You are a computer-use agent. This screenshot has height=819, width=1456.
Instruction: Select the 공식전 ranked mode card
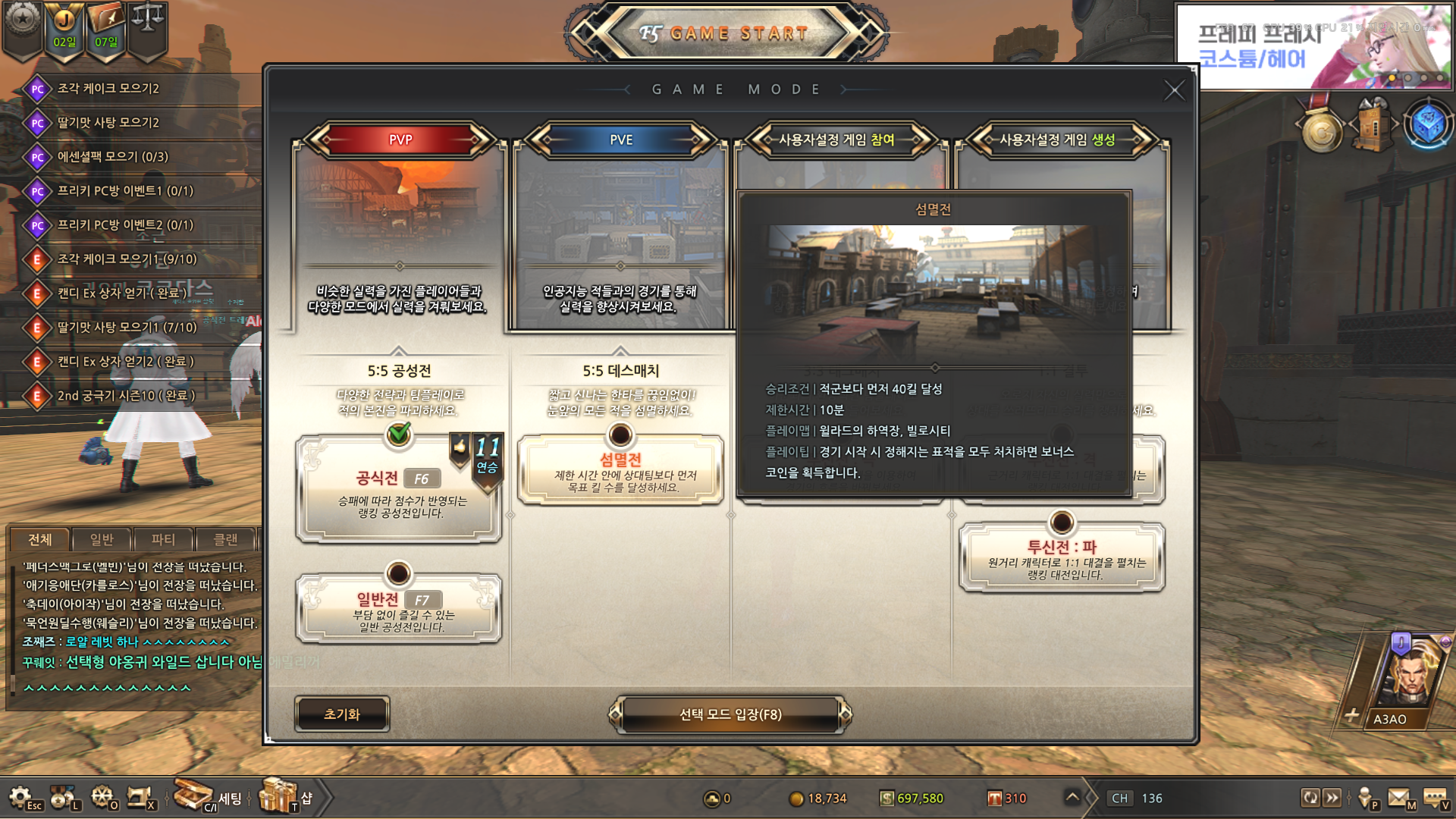pyautogui.click(x=399, y=489)
